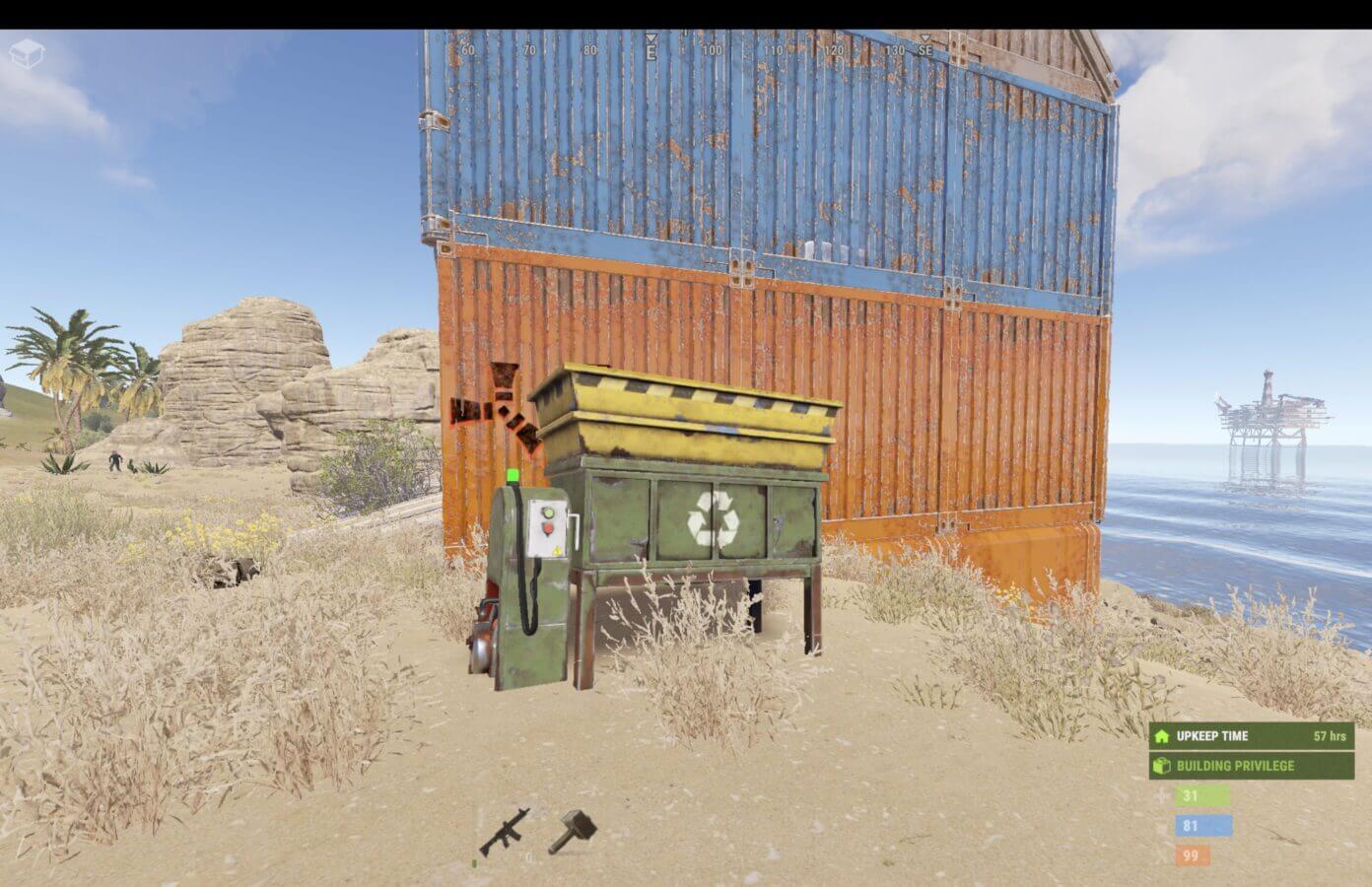This screenshot has height=887, width=1372.
Task: Switch to the Building Privilege status entry
Action: pos(1234,765)
